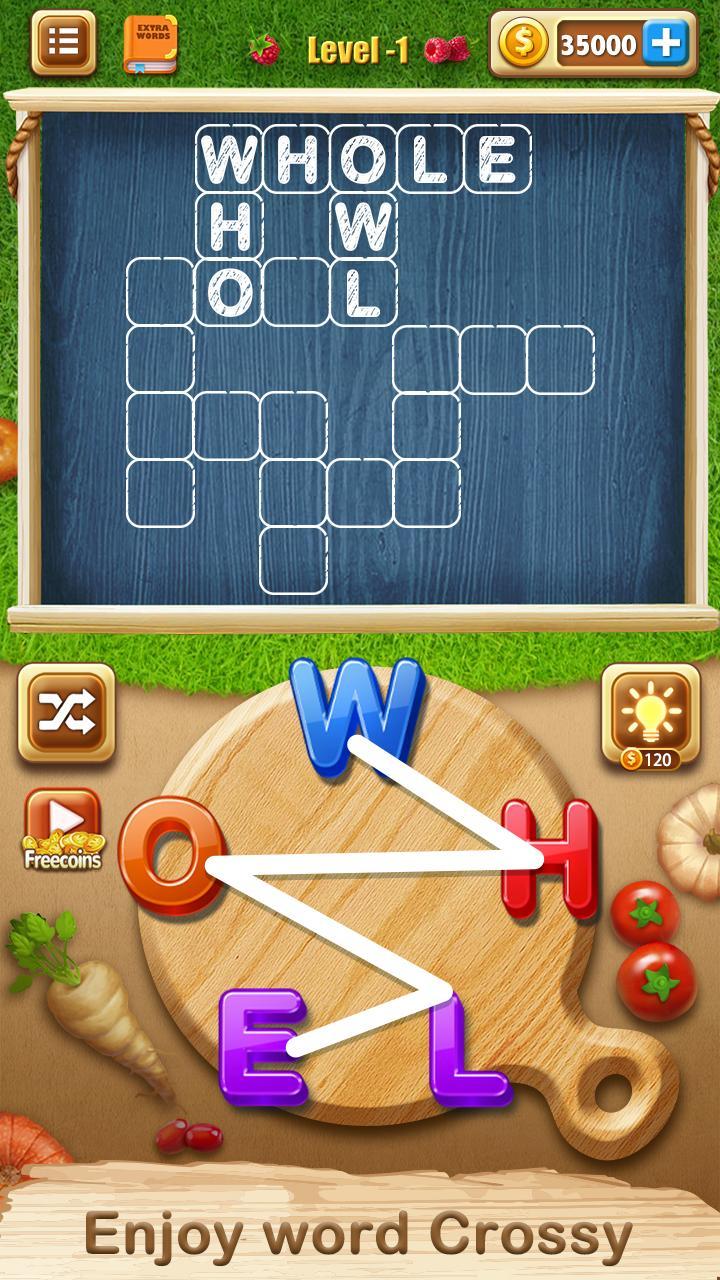Select the red letter H

[551, 859]
